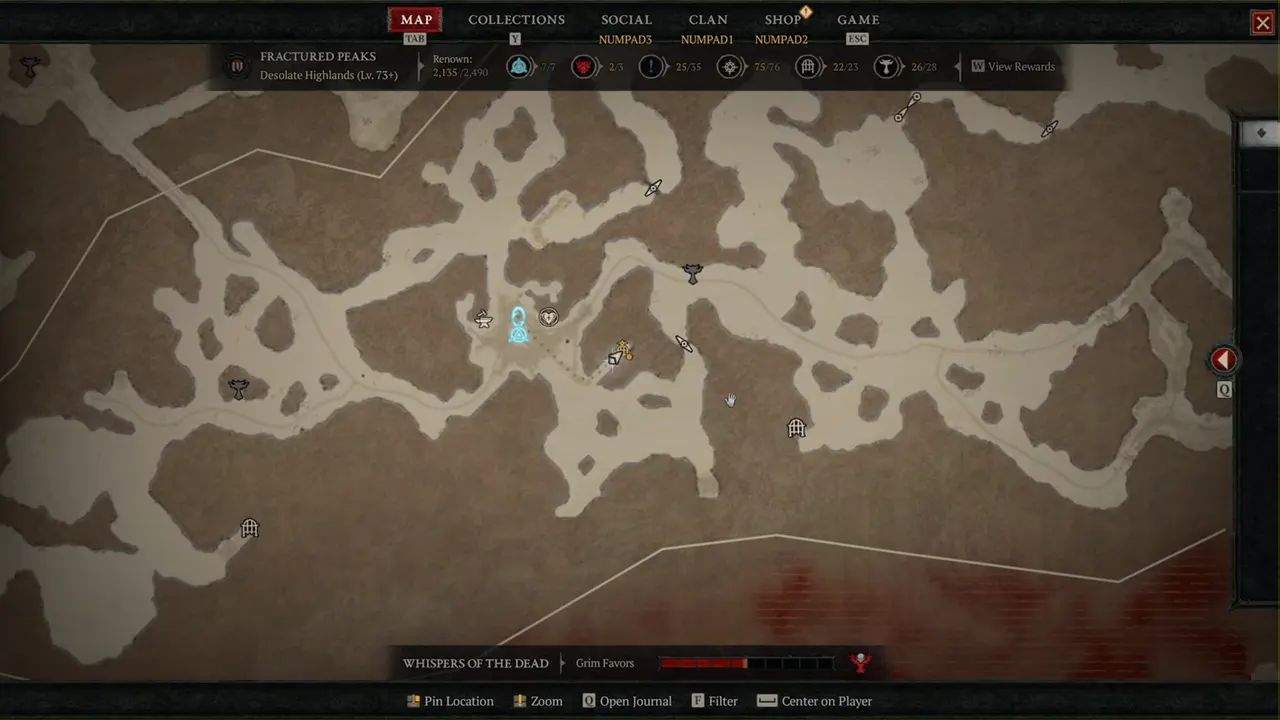The height and width of the screenshot is (720, 1280).
Task: Select the dungeons completed renown icon
Action: click(808, 67)
